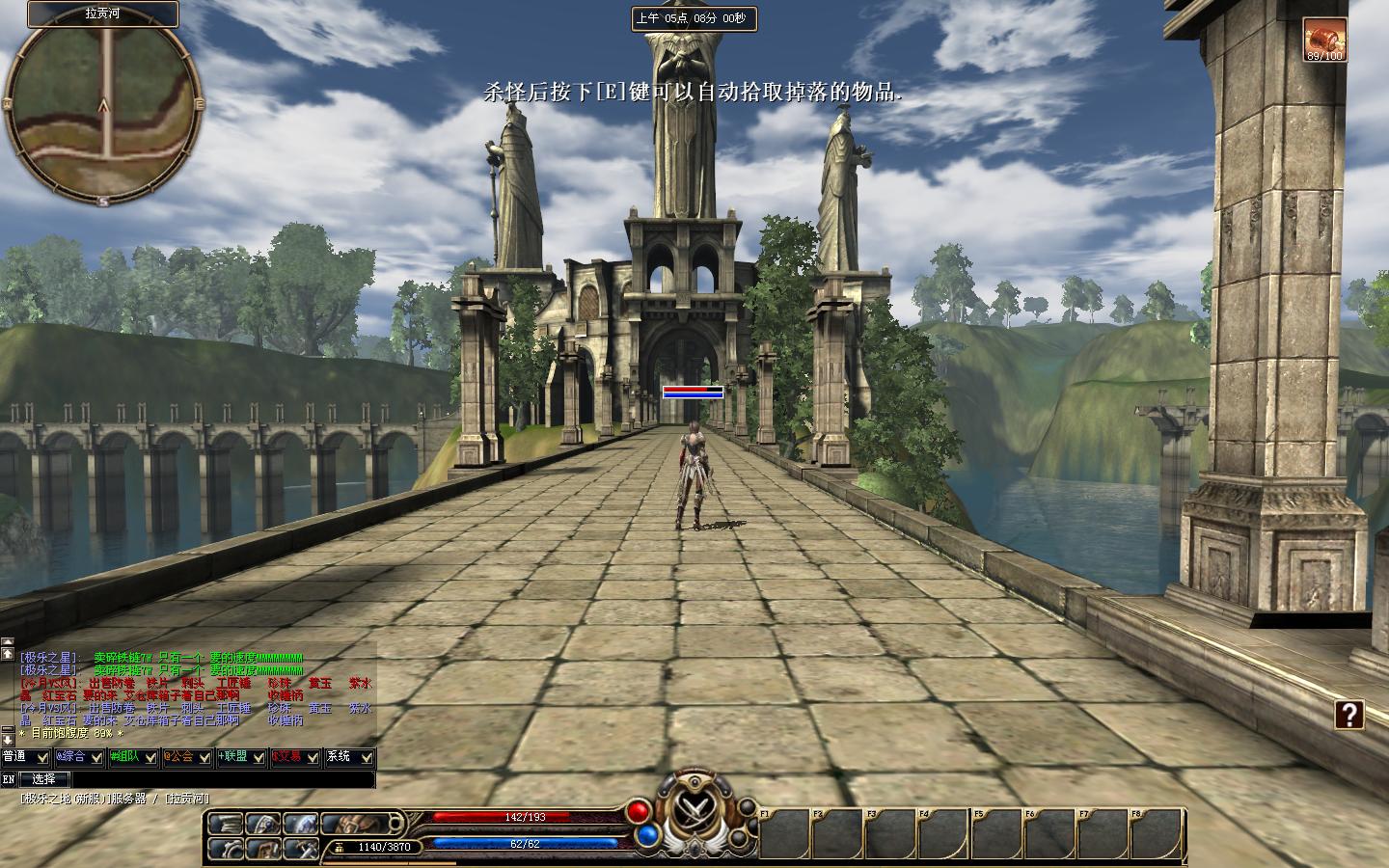
Task: Click the circular minimap
Action: point(102,106)
